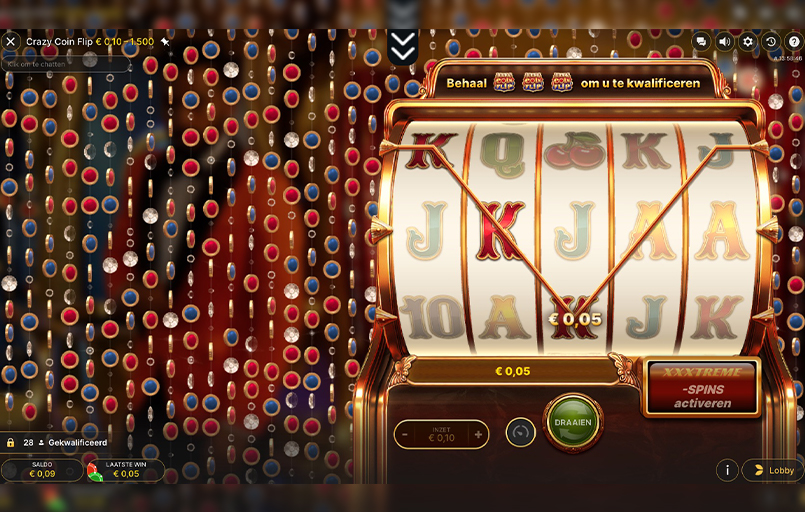Open the autoplay circular-arrow button
This screenshot has height=512, width=805.
coord(520,433)
